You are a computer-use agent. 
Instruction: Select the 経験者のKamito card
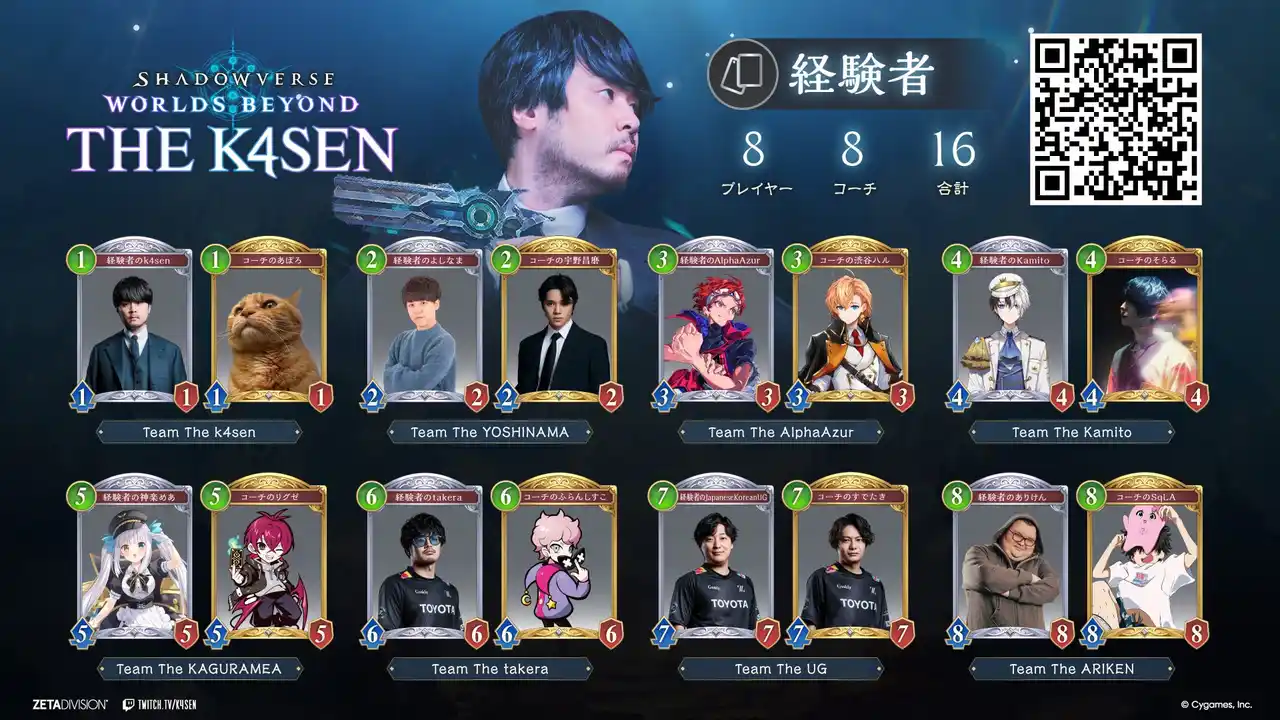point(1010,325)
